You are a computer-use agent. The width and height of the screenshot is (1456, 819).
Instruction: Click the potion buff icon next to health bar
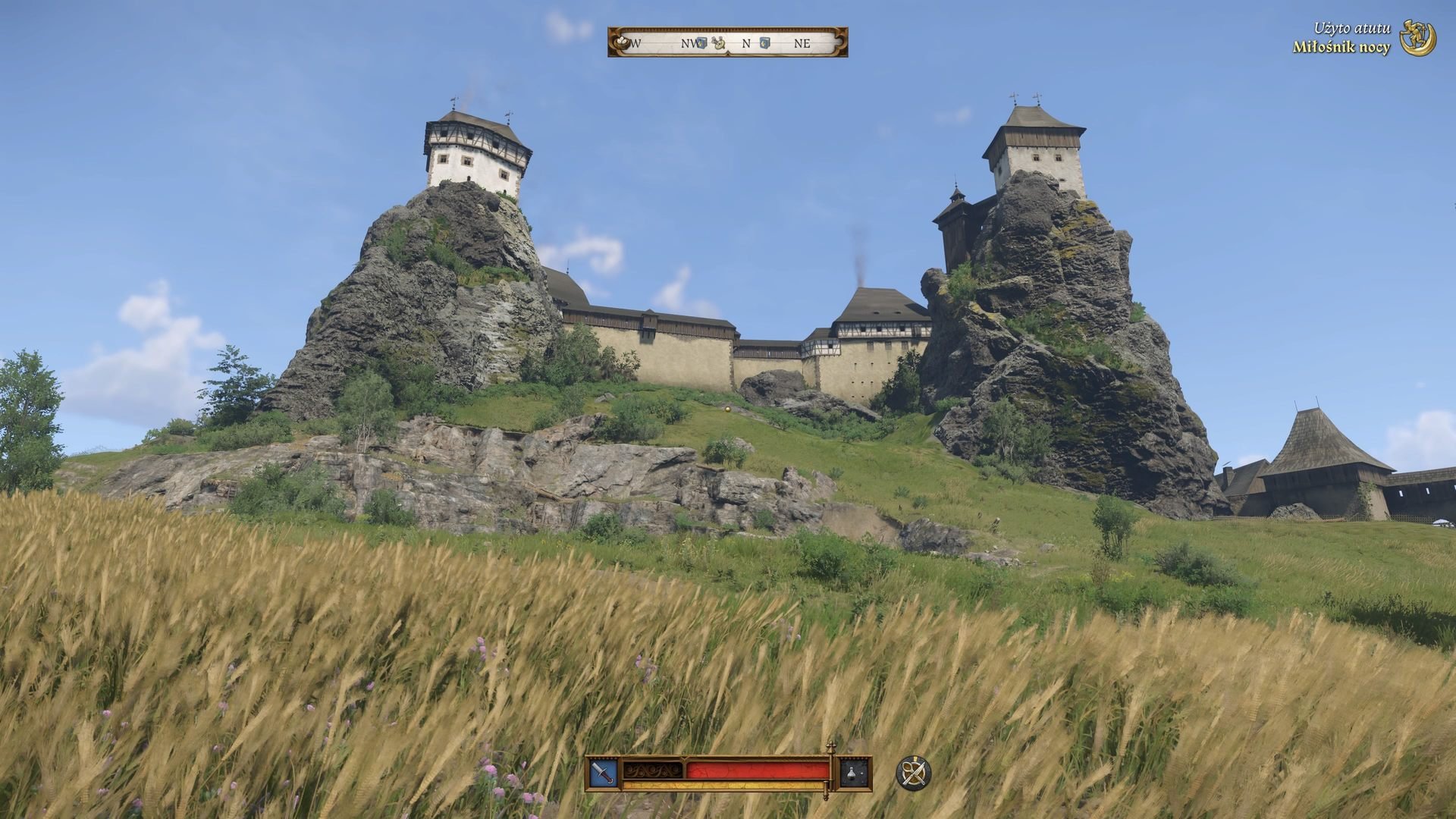coord(851,773)
